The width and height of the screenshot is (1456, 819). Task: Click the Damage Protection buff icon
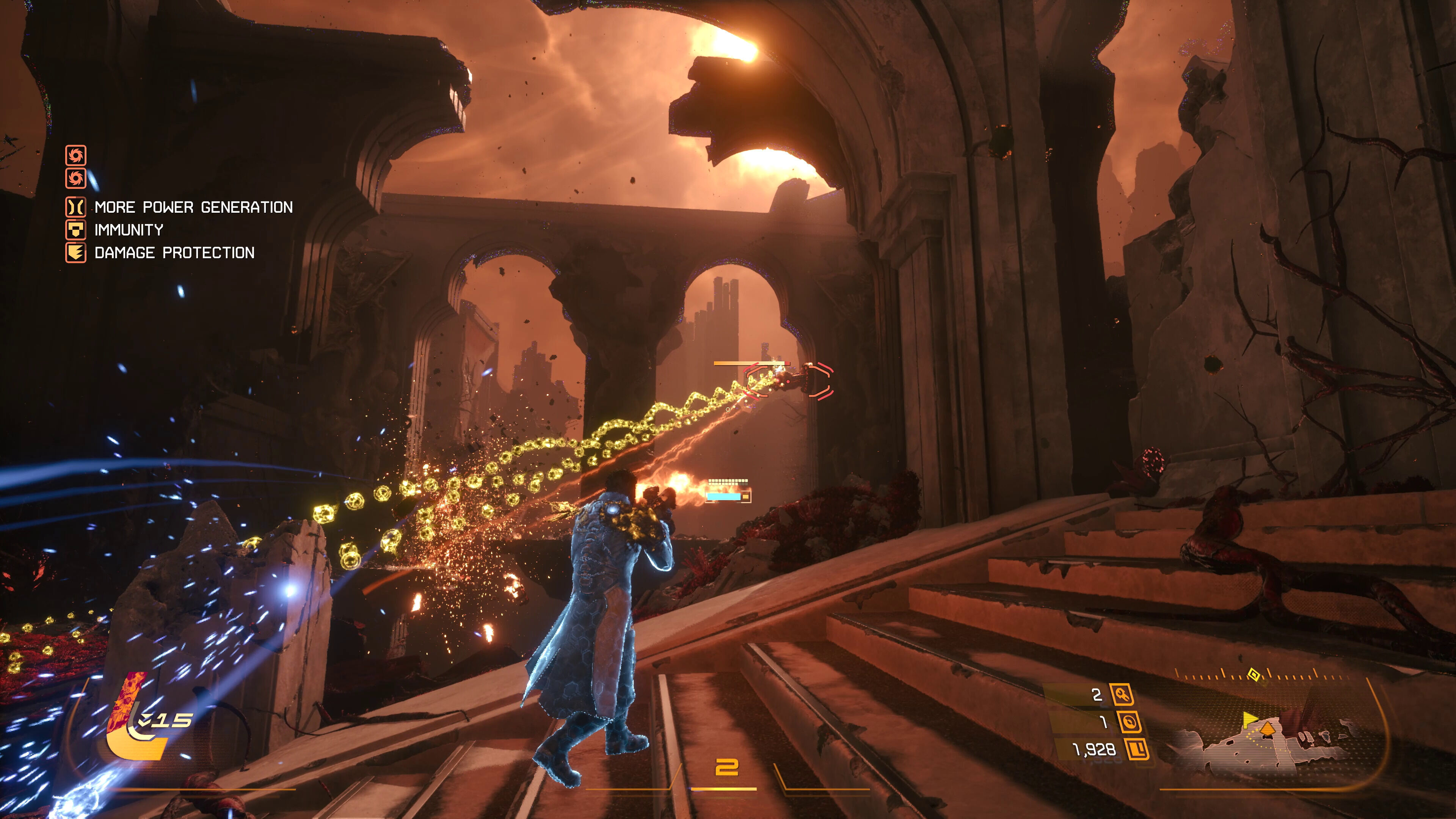76,252
